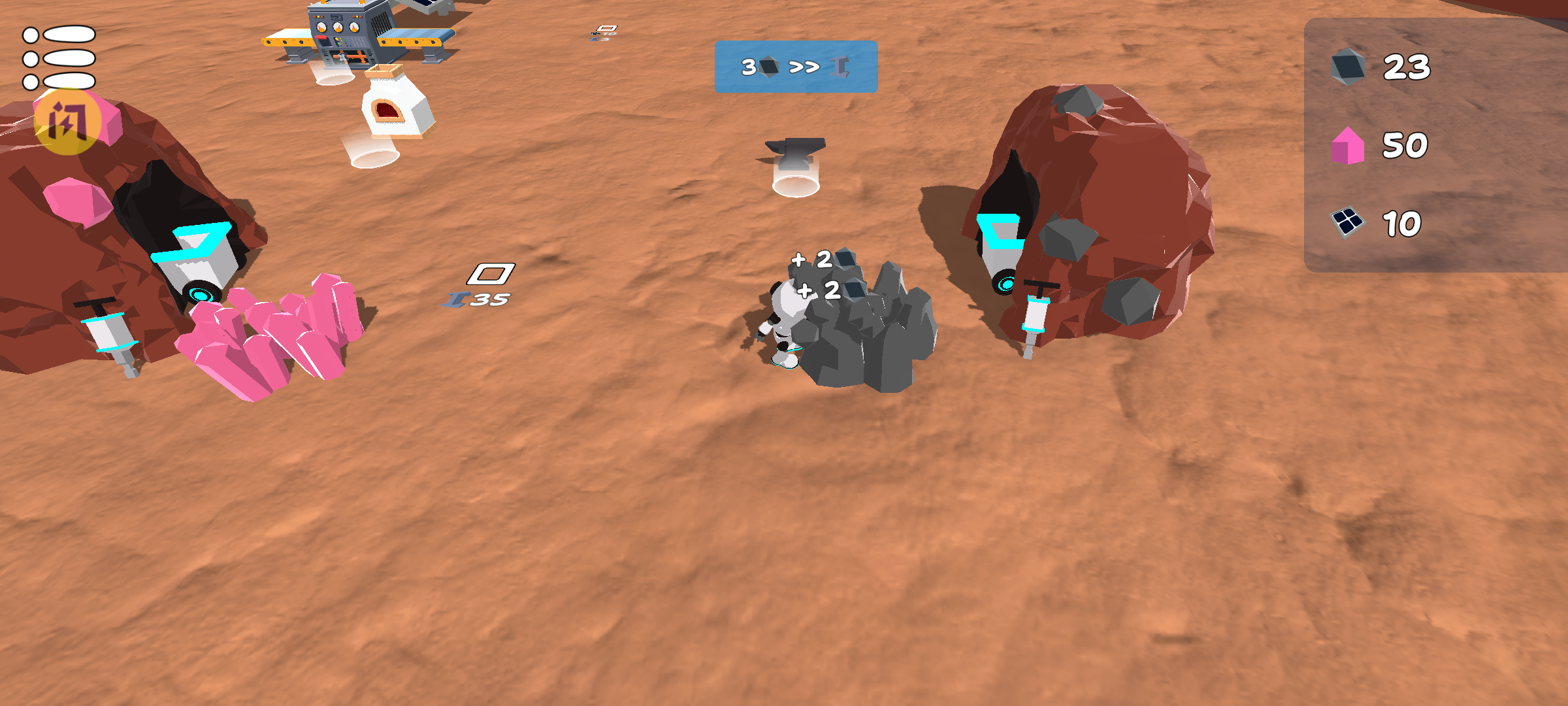Tap the orange lightning floating overlay button

[67, 122]
